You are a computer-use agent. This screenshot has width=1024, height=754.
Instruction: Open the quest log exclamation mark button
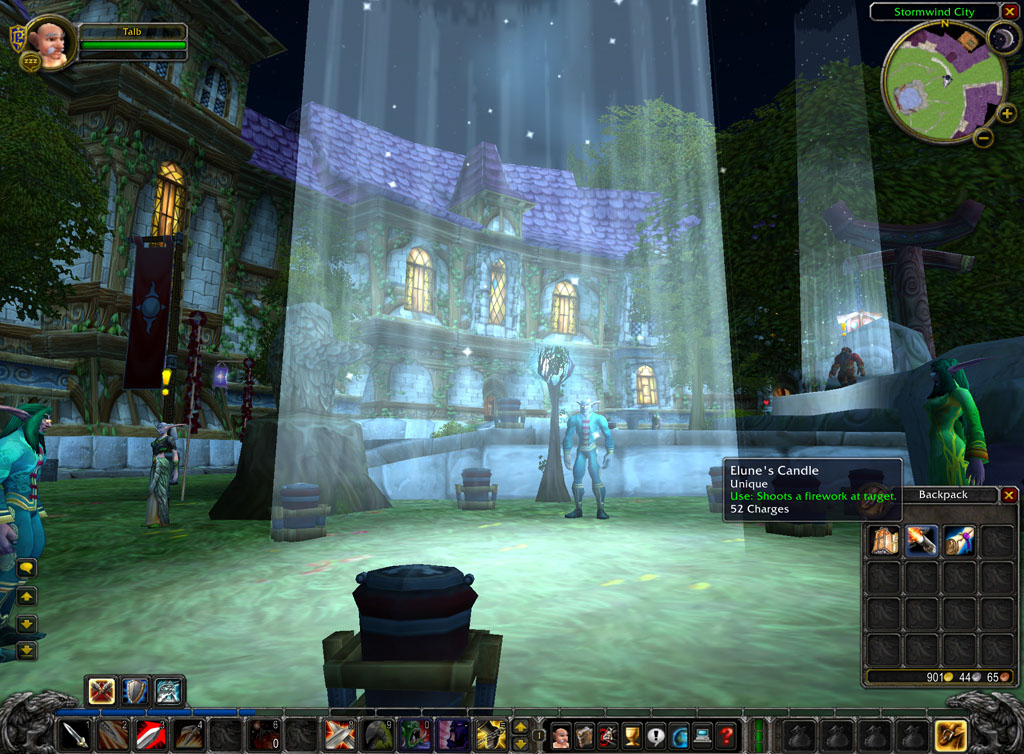pyautogui.click(x=656, y=737)
